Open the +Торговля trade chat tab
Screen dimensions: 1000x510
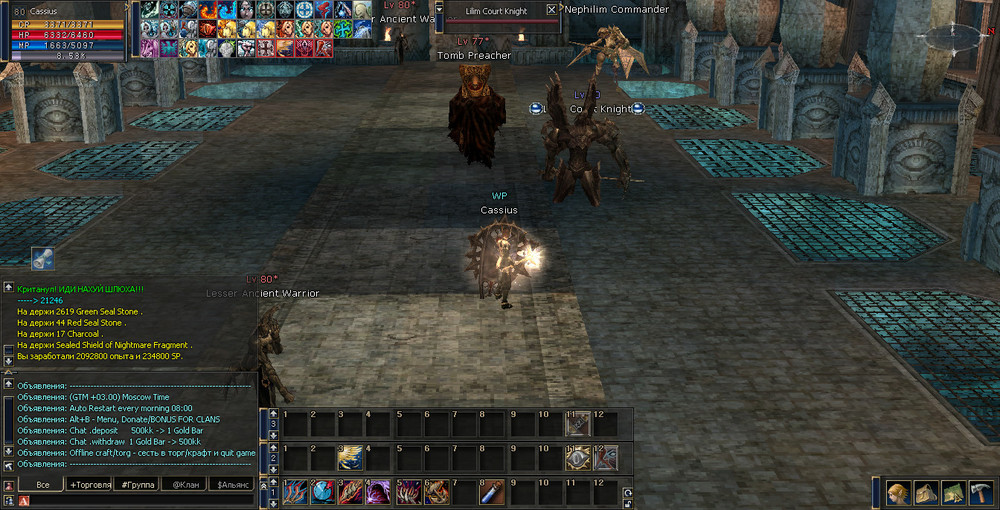point(89,484)
